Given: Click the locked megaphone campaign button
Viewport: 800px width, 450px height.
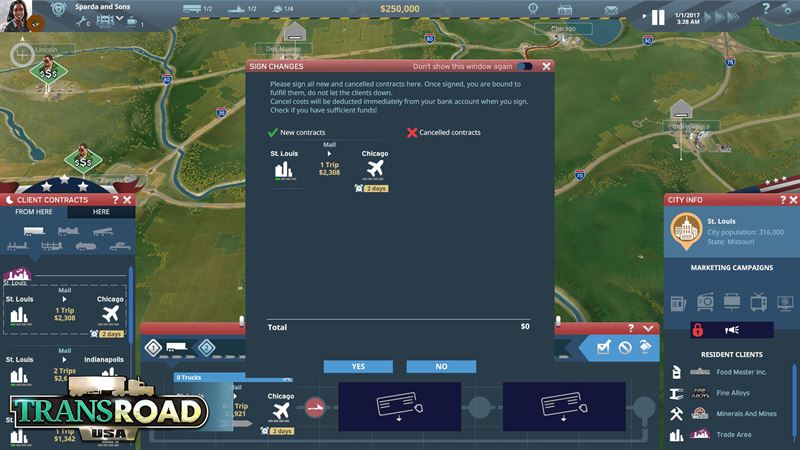Looking at the screenshot, I should pos(731,330).
